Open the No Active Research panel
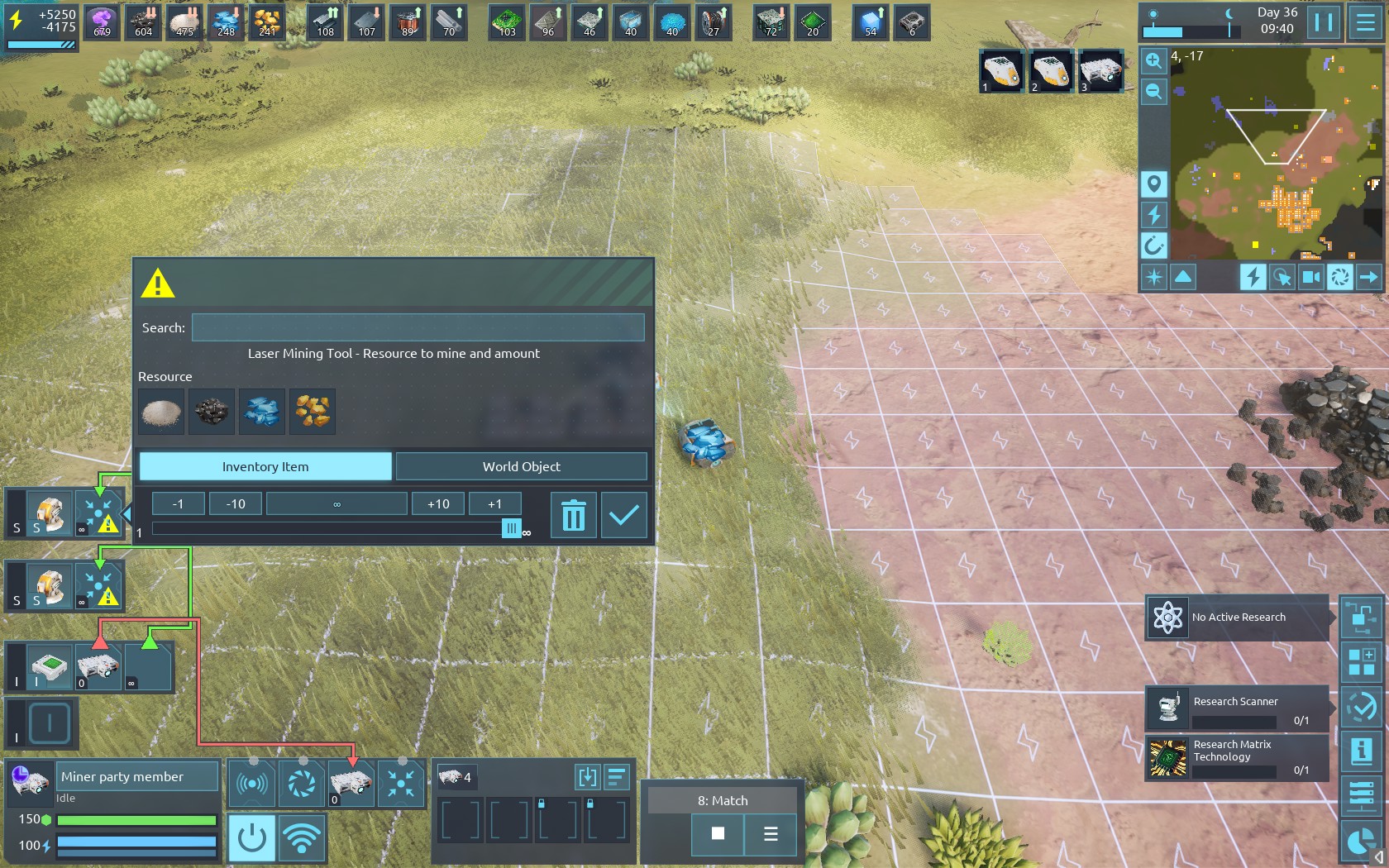 (1238, 618)
